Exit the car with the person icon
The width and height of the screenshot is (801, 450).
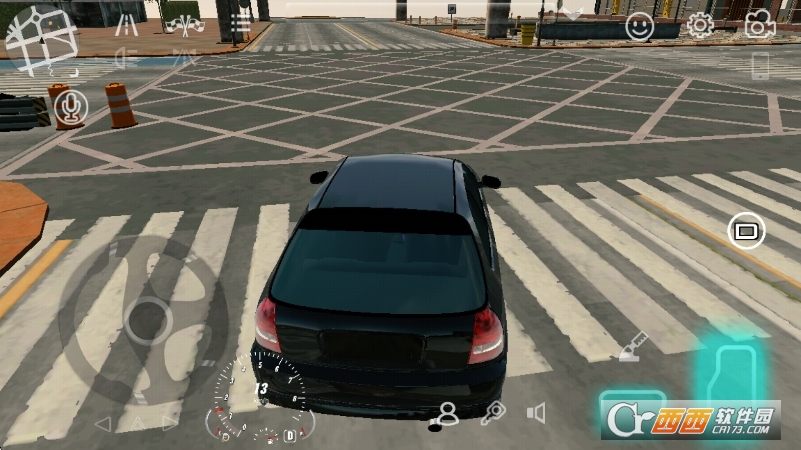point(448,412)
